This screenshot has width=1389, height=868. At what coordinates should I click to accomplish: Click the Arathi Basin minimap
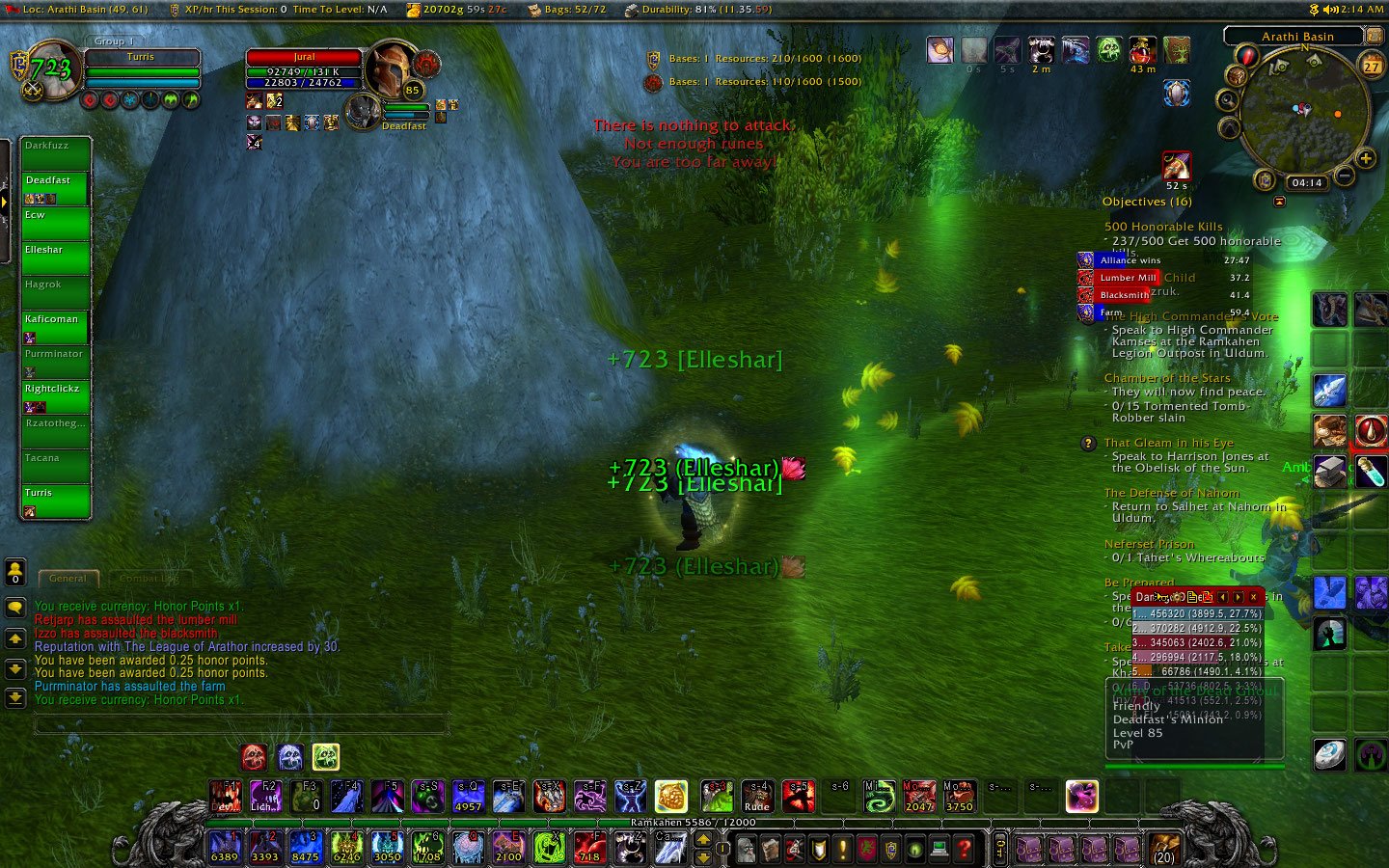[1304, 111]
